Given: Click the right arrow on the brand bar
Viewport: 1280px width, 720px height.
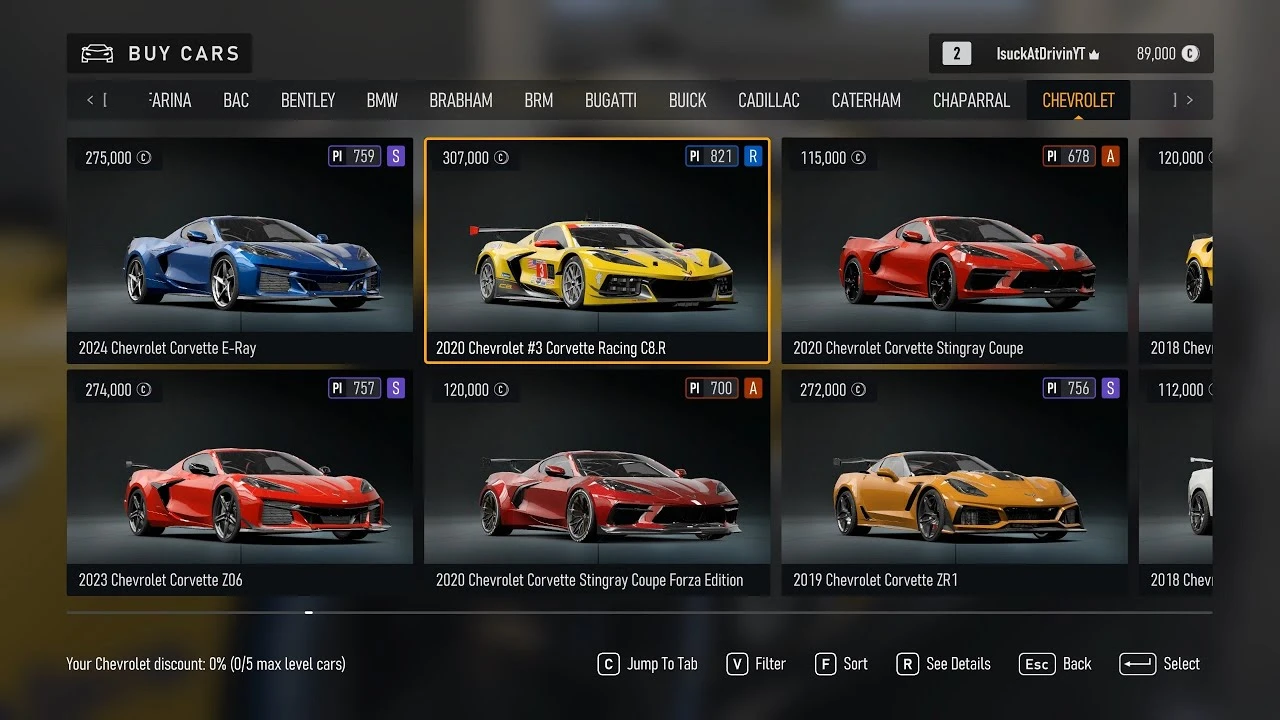Looking at the screenshot, I should pos(1190,100).
